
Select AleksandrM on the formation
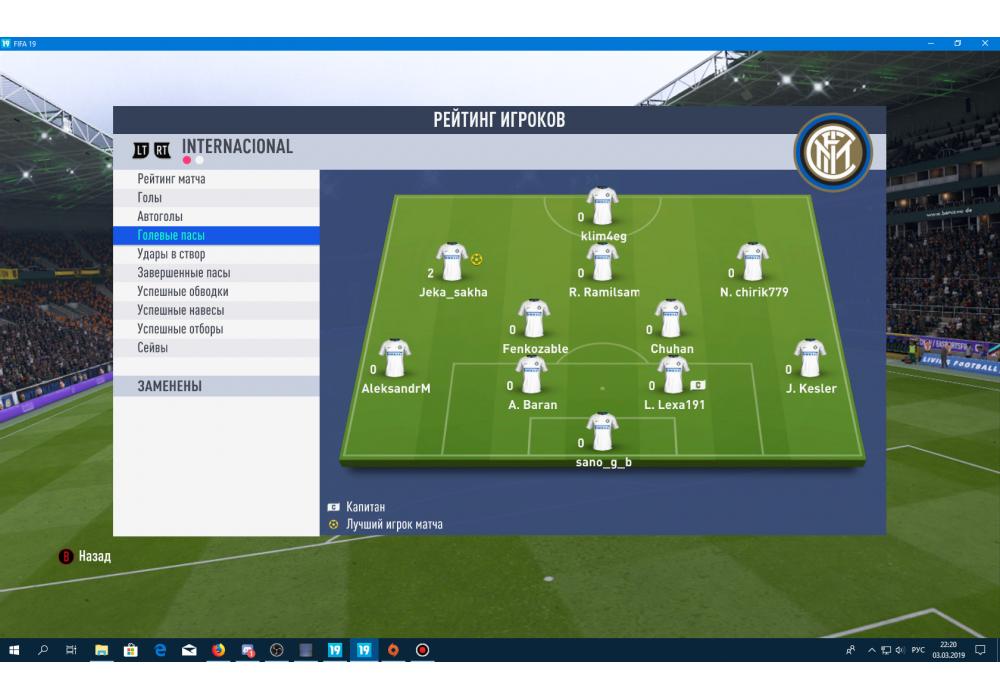(x=395, y=360)
